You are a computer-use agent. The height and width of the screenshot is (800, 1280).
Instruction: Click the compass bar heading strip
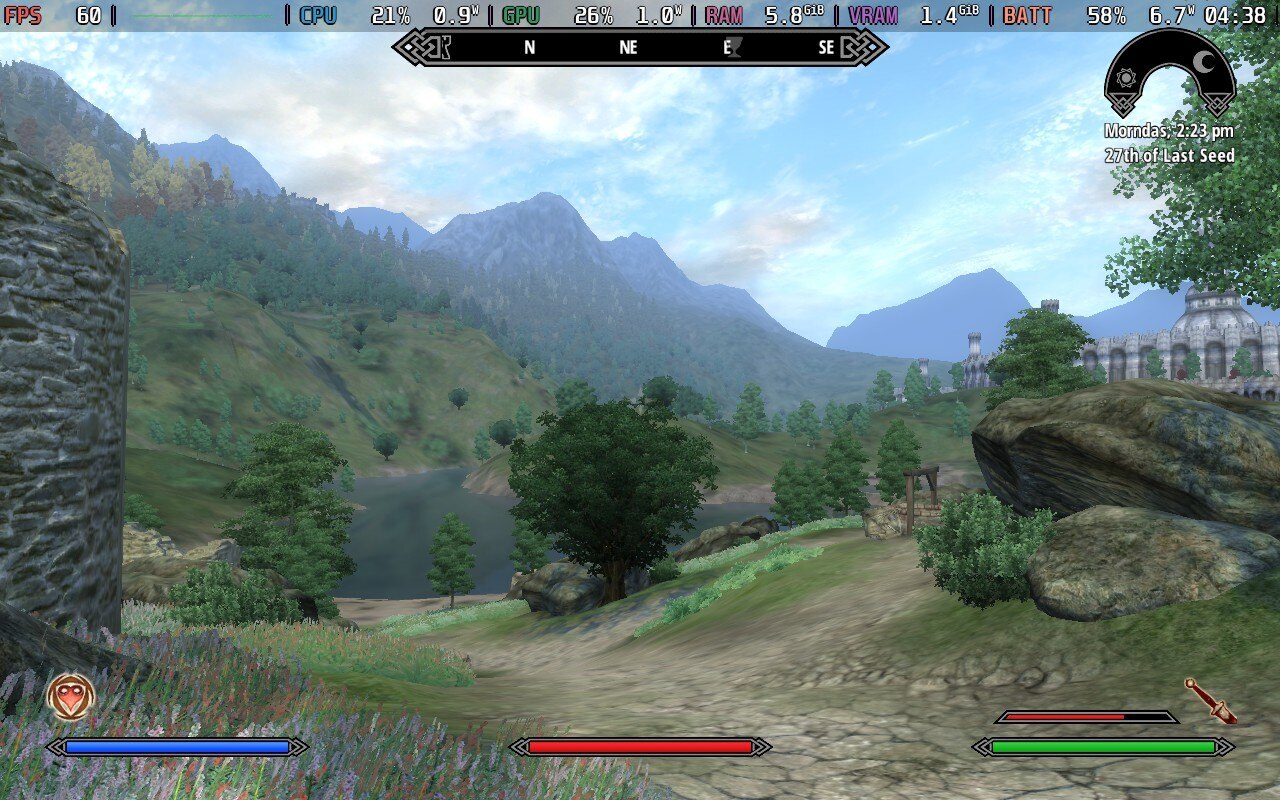tap(639, 47)
